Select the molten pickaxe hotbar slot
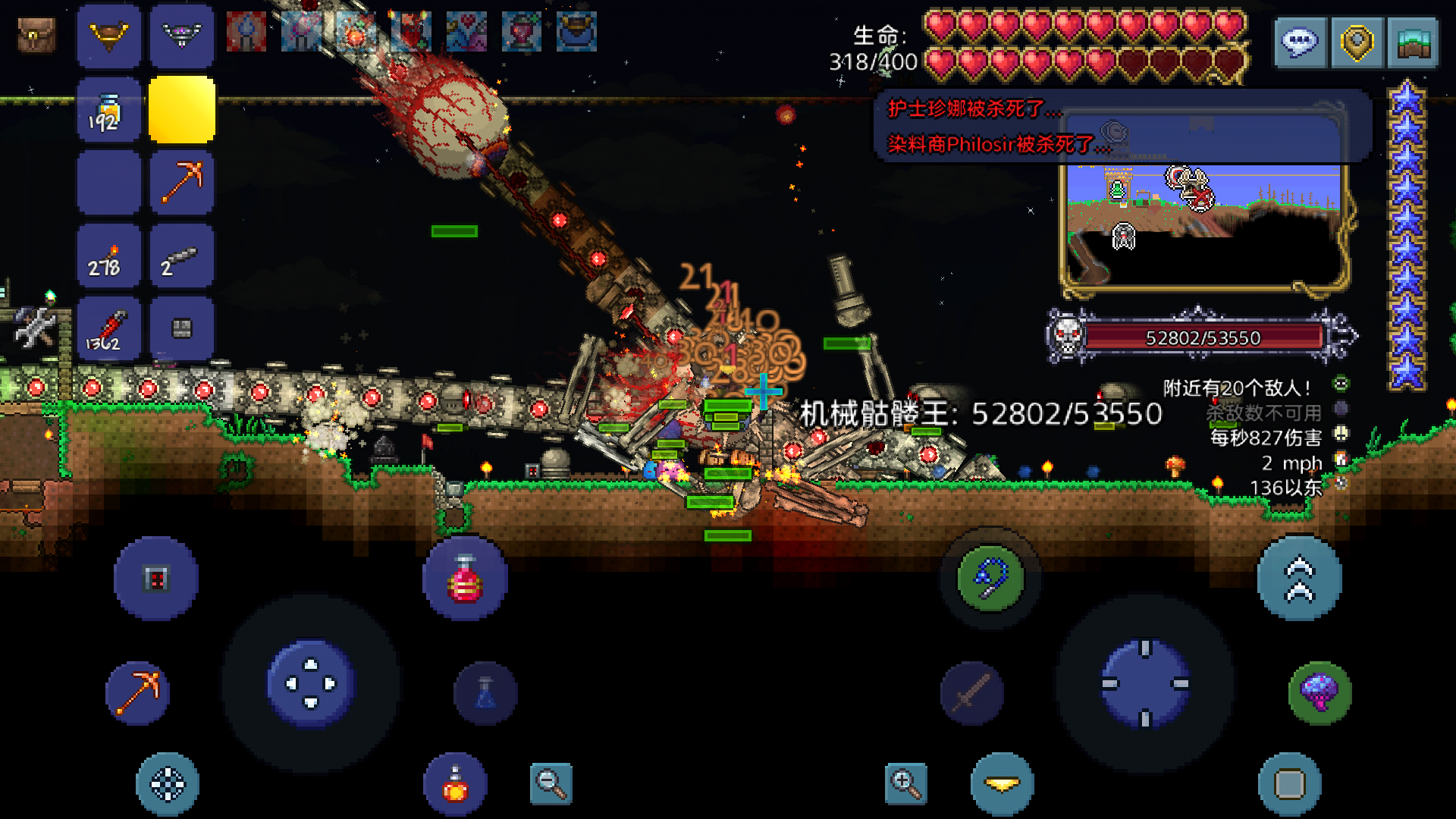Image resolution: width=1456 pixels, height=819 pixels. (182, 183)
